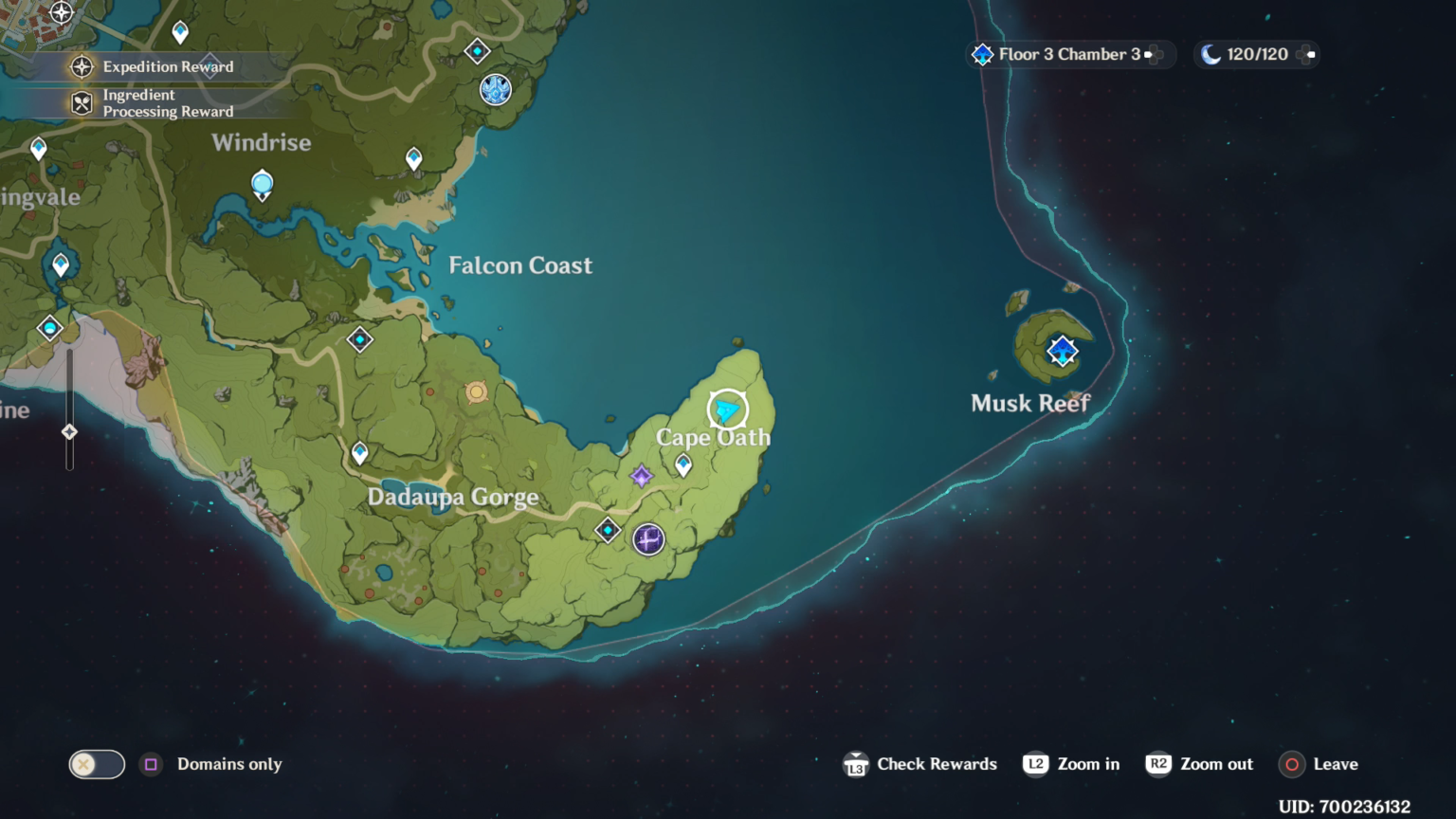The image size is (1456, 819).
Task: Click the Floor 3 Chamber 3 label
Action: pos(1069,54)
